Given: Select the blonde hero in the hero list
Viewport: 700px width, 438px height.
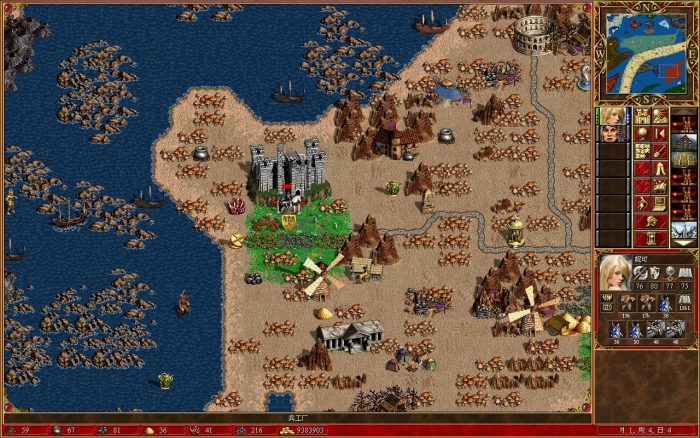Looking at the screenshot, I should (610, 116).
